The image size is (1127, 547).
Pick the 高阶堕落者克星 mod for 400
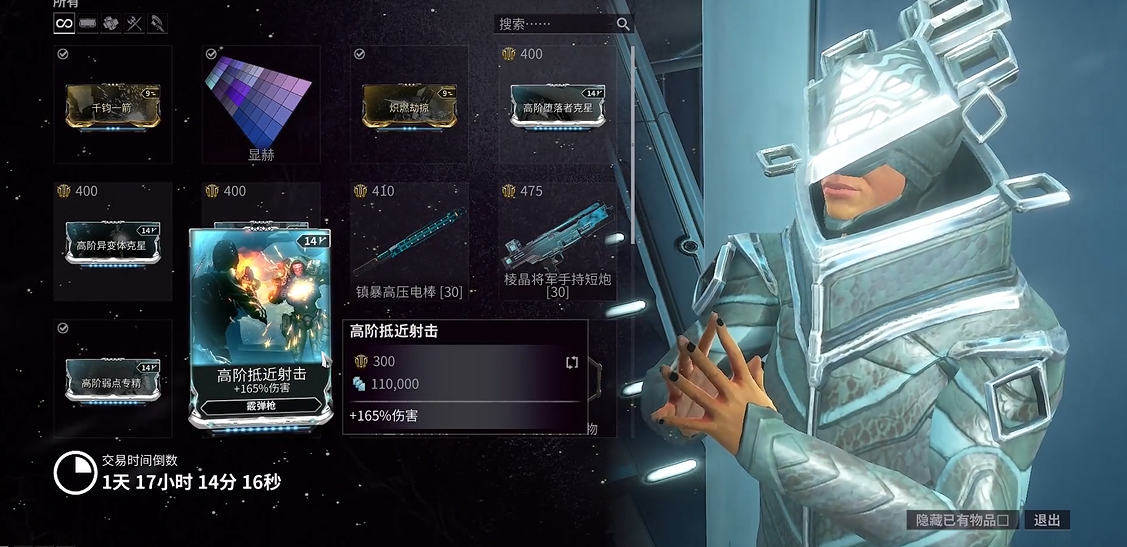558,105
